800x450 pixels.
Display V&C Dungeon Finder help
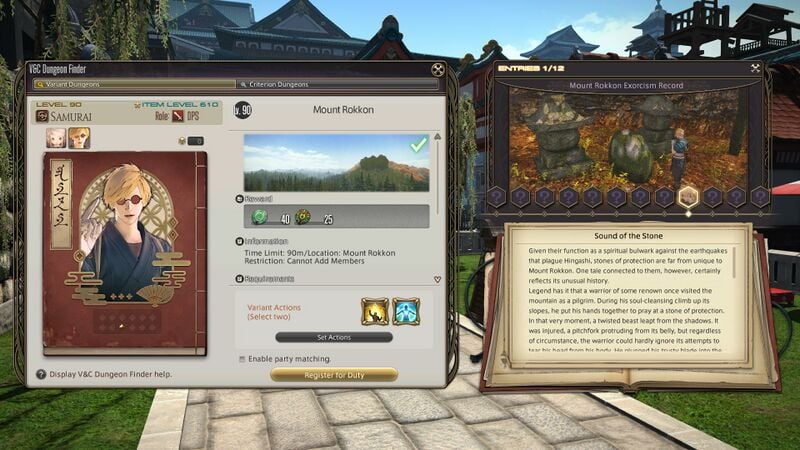41,374
